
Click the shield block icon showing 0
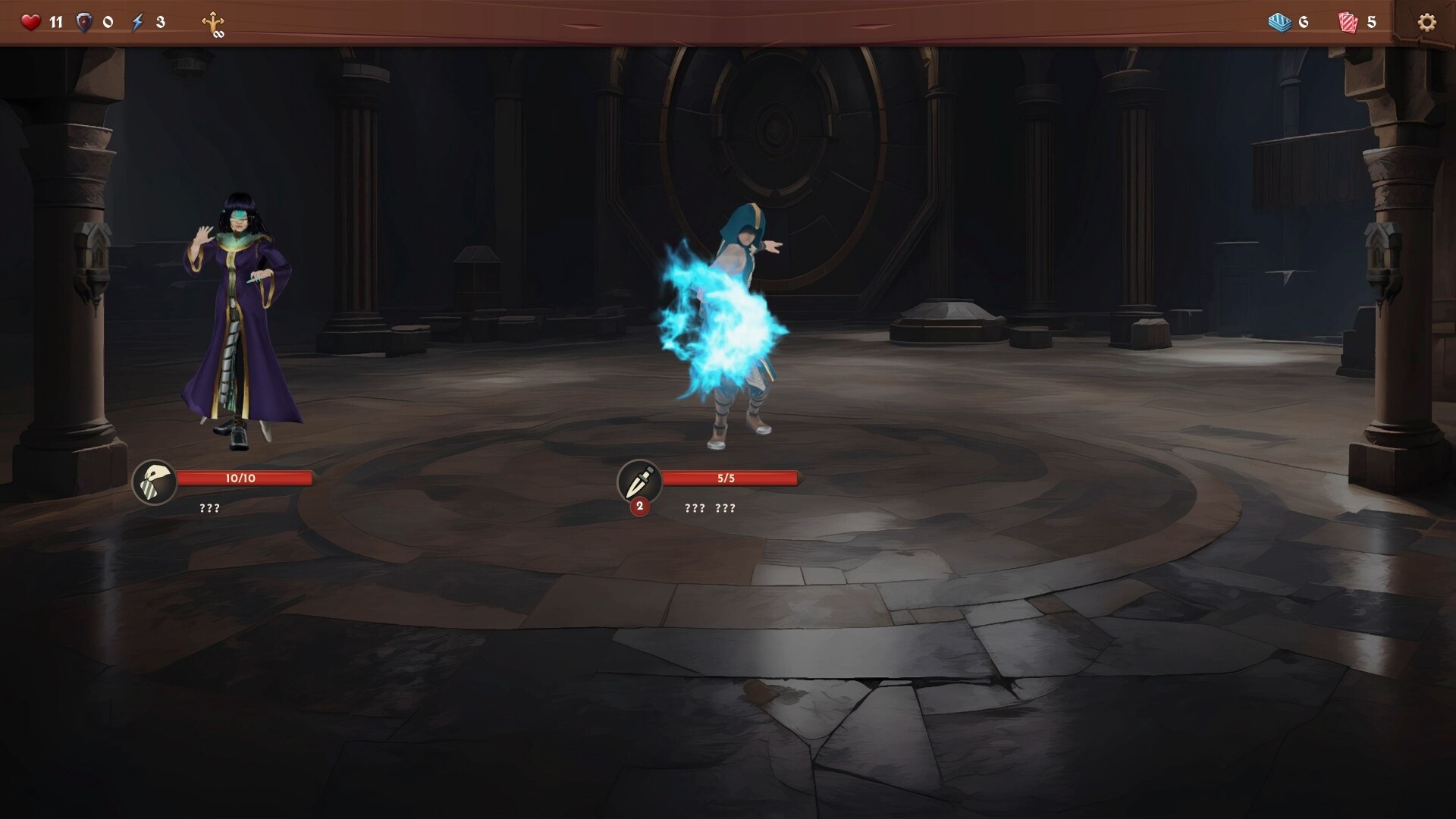[86, 22]
